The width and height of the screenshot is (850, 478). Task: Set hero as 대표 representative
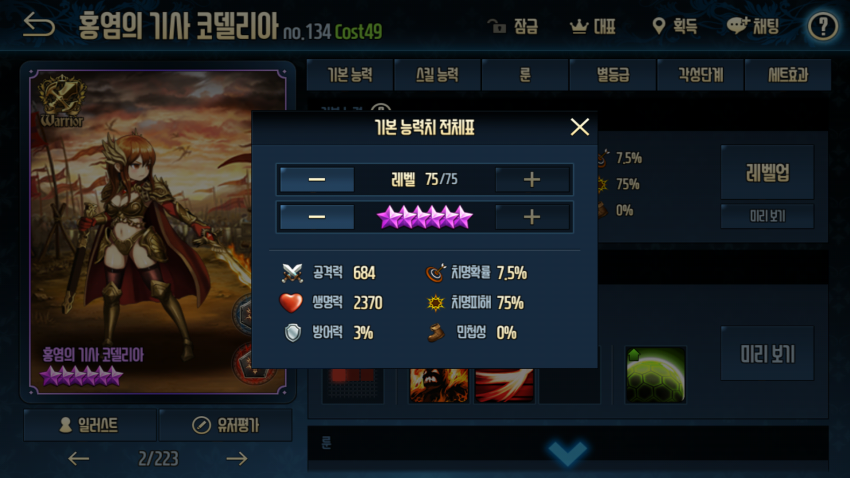click(592, 26)
